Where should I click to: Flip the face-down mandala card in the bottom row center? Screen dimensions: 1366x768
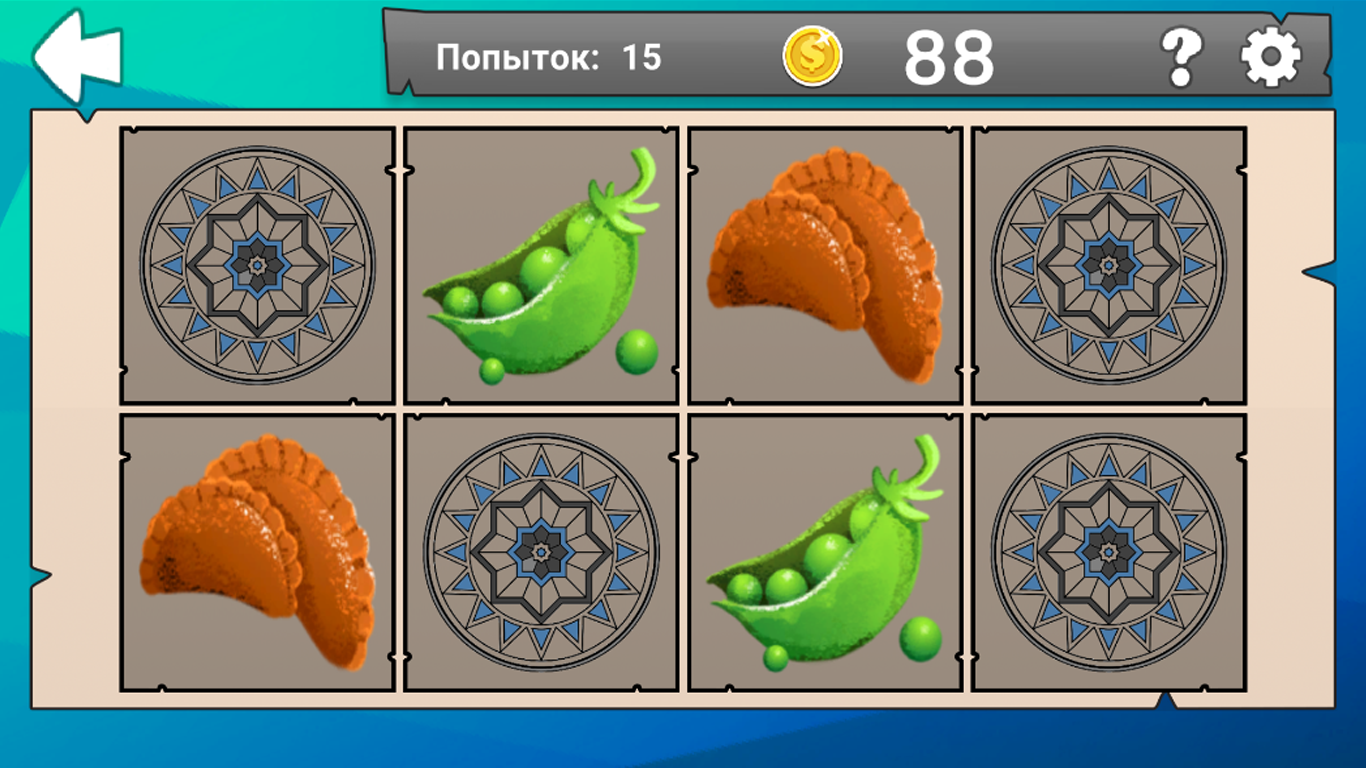tap(541, 550)
